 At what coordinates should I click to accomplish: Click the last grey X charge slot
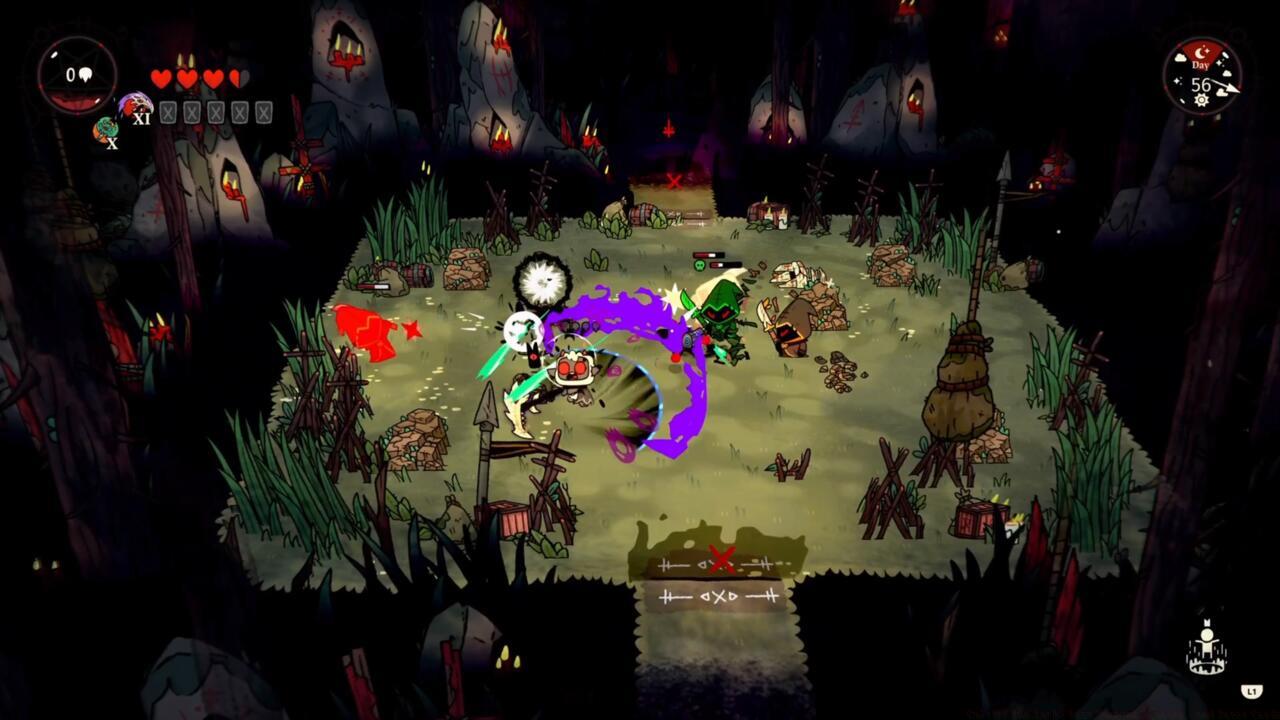click(x=262, y=111)
